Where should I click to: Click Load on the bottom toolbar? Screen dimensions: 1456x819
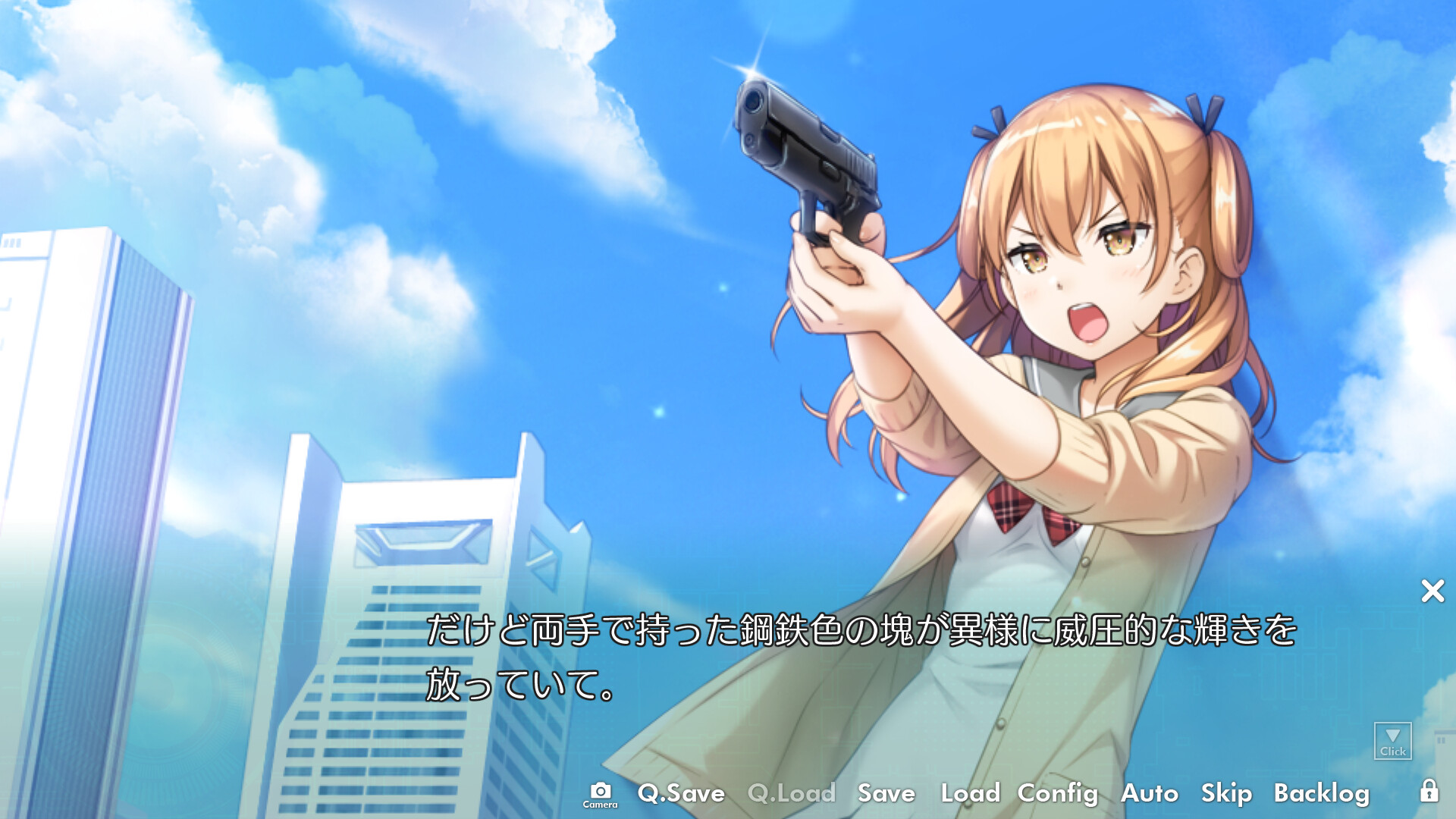972,794
